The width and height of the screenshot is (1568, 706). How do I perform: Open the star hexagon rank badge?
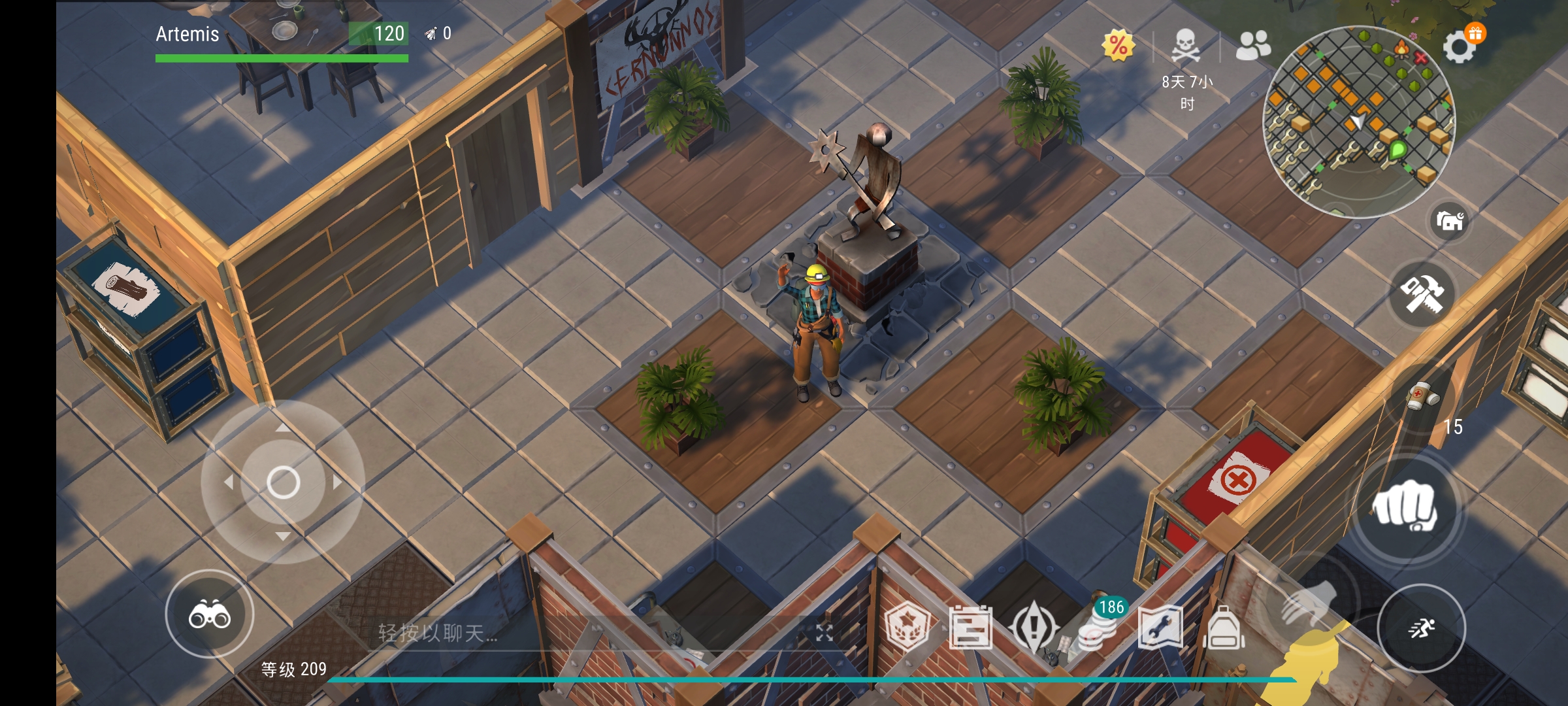(907, 627)
